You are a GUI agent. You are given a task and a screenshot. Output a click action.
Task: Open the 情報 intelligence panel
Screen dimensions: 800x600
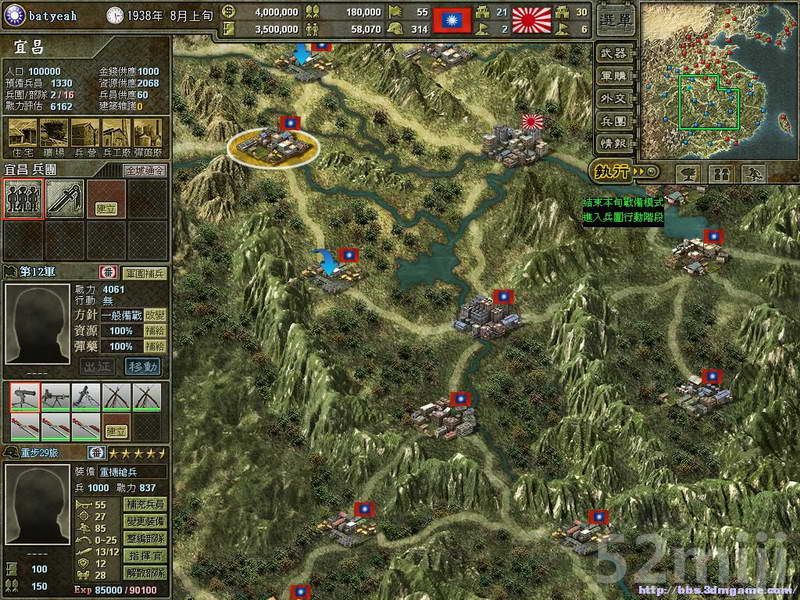(x=614, y=143)
